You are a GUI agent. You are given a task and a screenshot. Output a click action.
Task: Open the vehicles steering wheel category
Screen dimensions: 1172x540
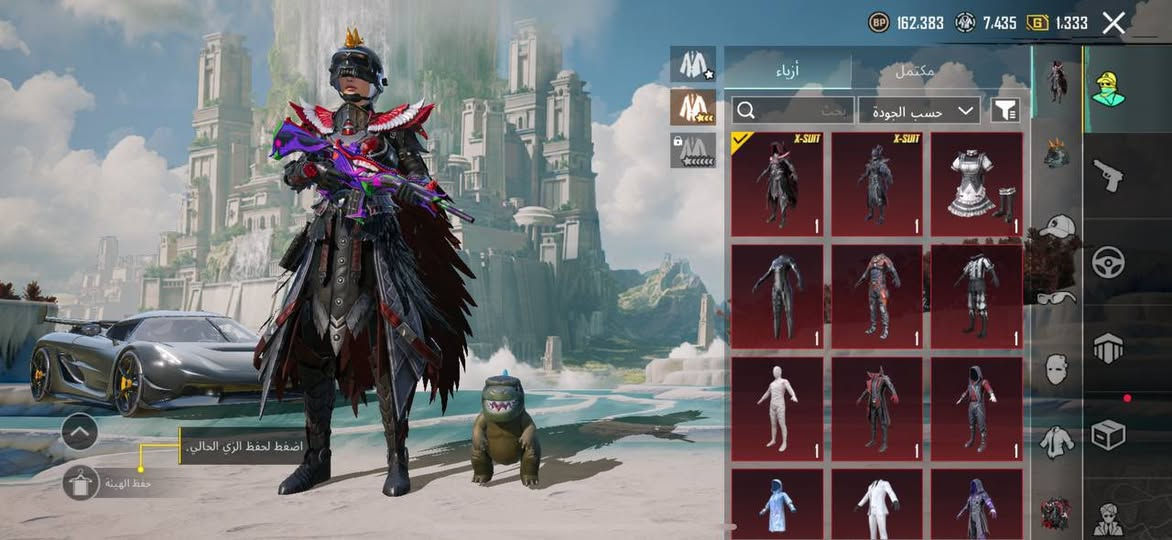(1108, 262)
